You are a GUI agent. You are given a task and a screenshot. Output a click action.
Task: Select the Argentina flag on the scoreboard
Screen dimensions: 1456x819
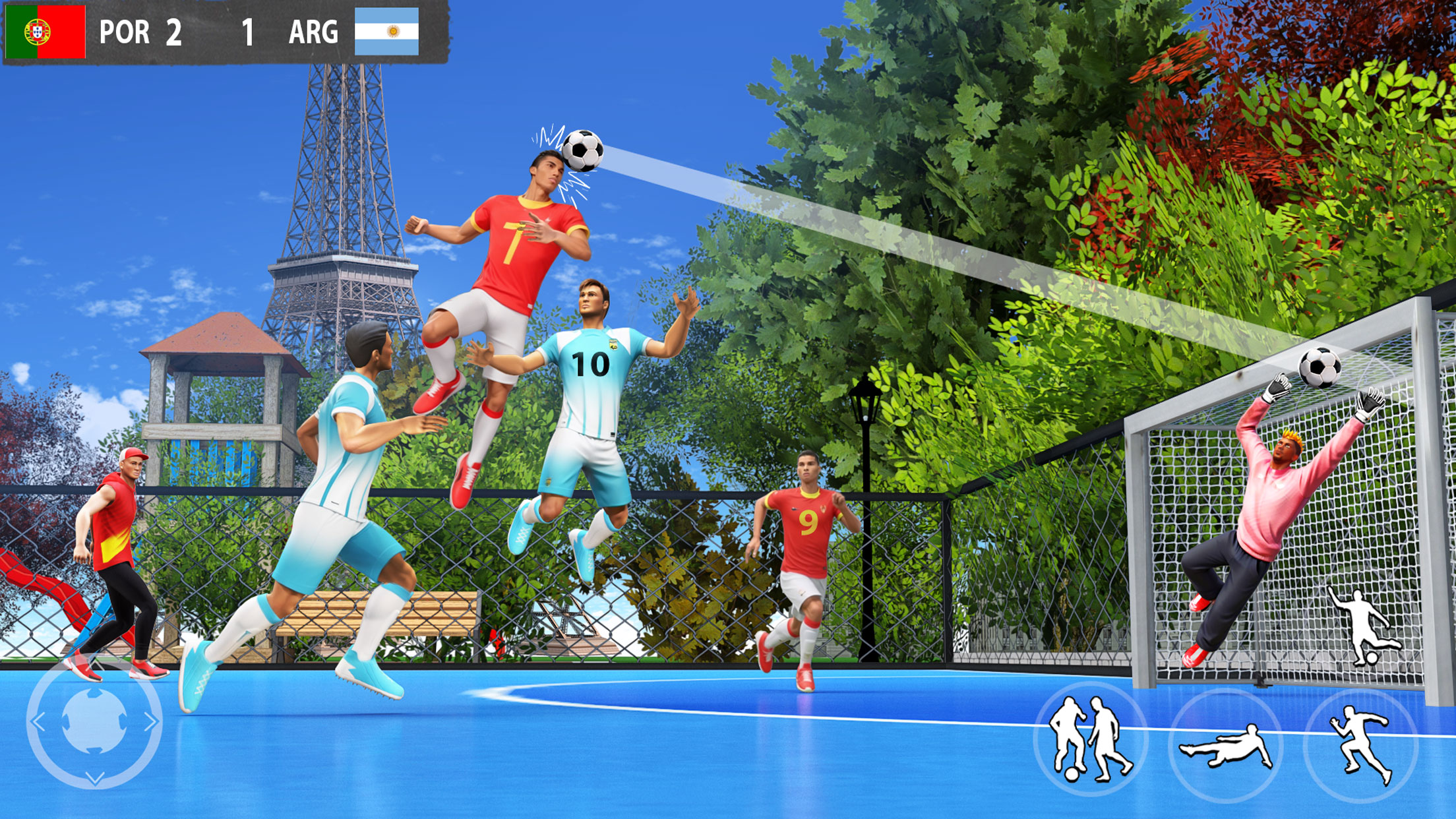(x=386, y=31)
